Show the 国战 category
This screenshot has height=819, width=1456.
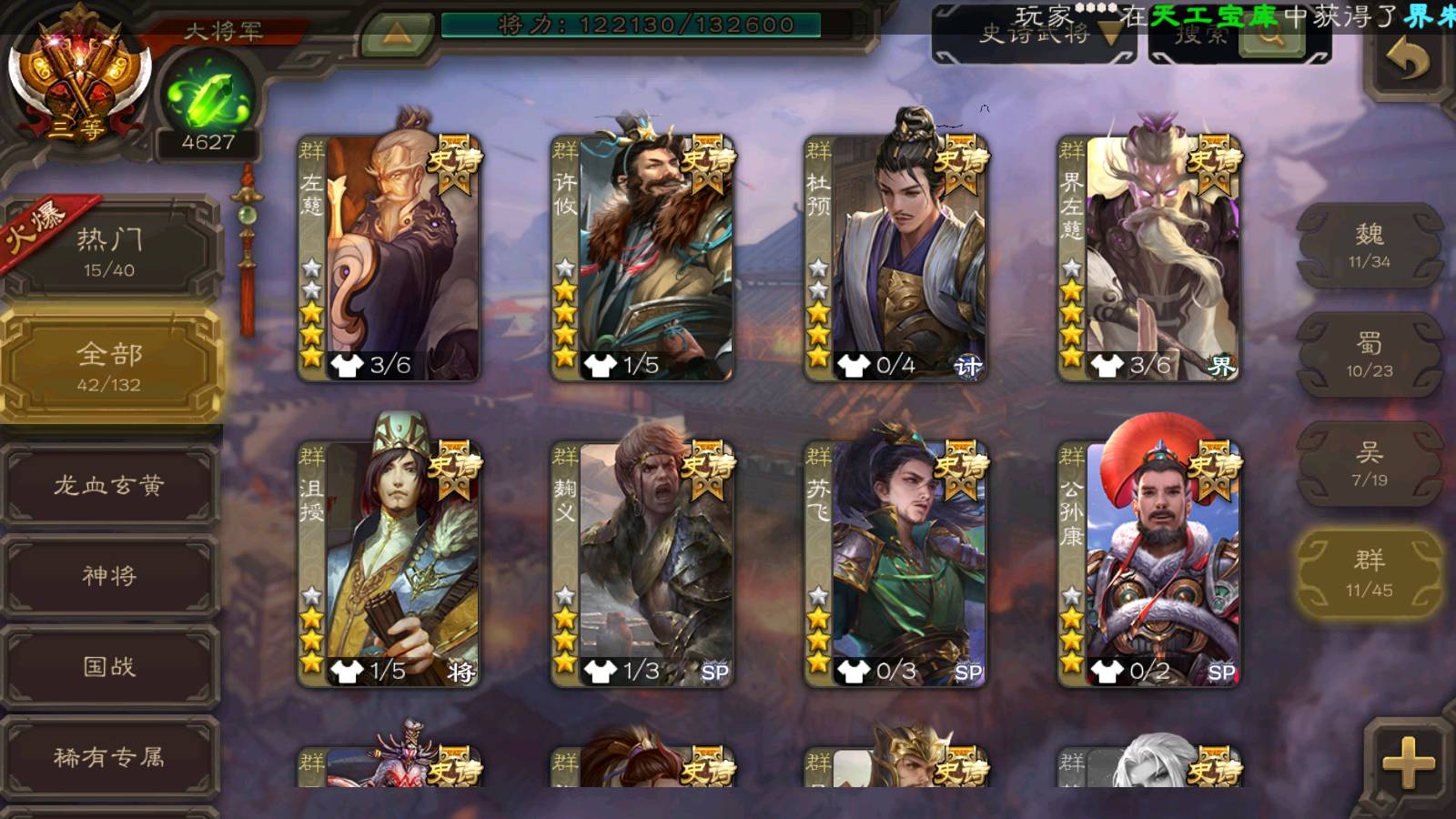[x=109, y=666]
